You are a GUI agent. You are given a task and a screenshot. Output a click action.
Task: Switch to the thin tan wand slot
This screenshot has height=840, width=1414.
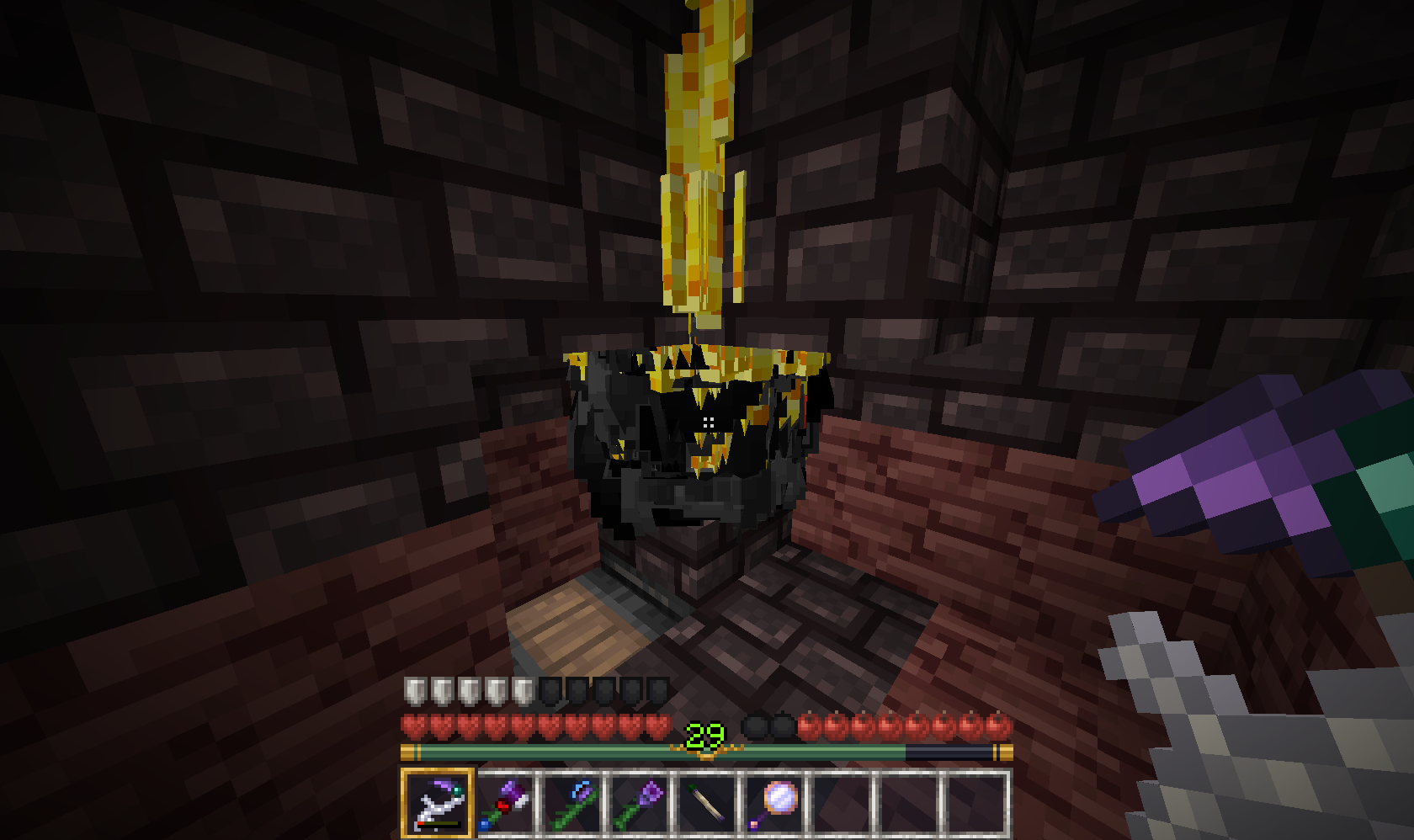[x=707, y=804]
